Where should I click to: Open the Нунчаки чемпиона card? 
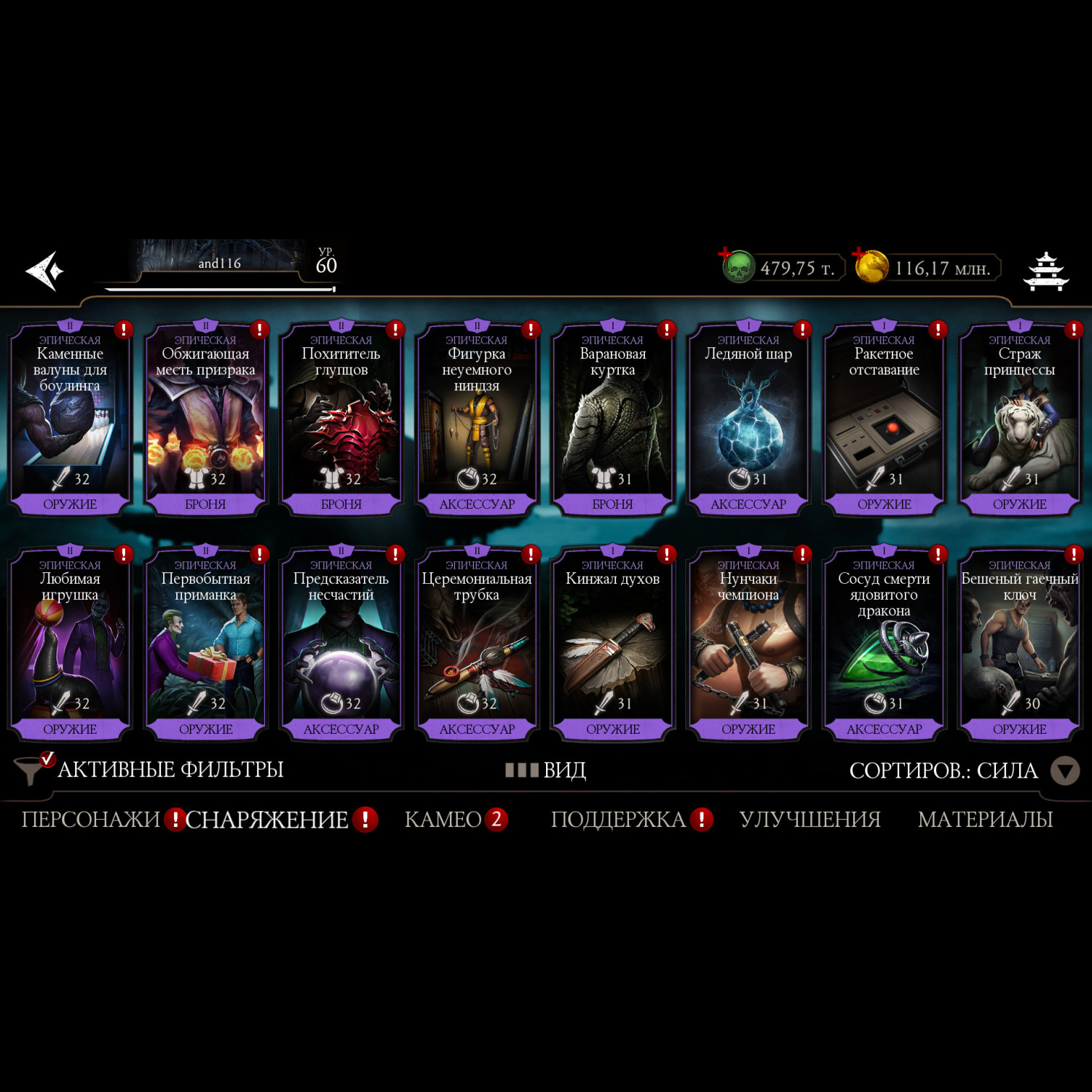tap(748, 644)
